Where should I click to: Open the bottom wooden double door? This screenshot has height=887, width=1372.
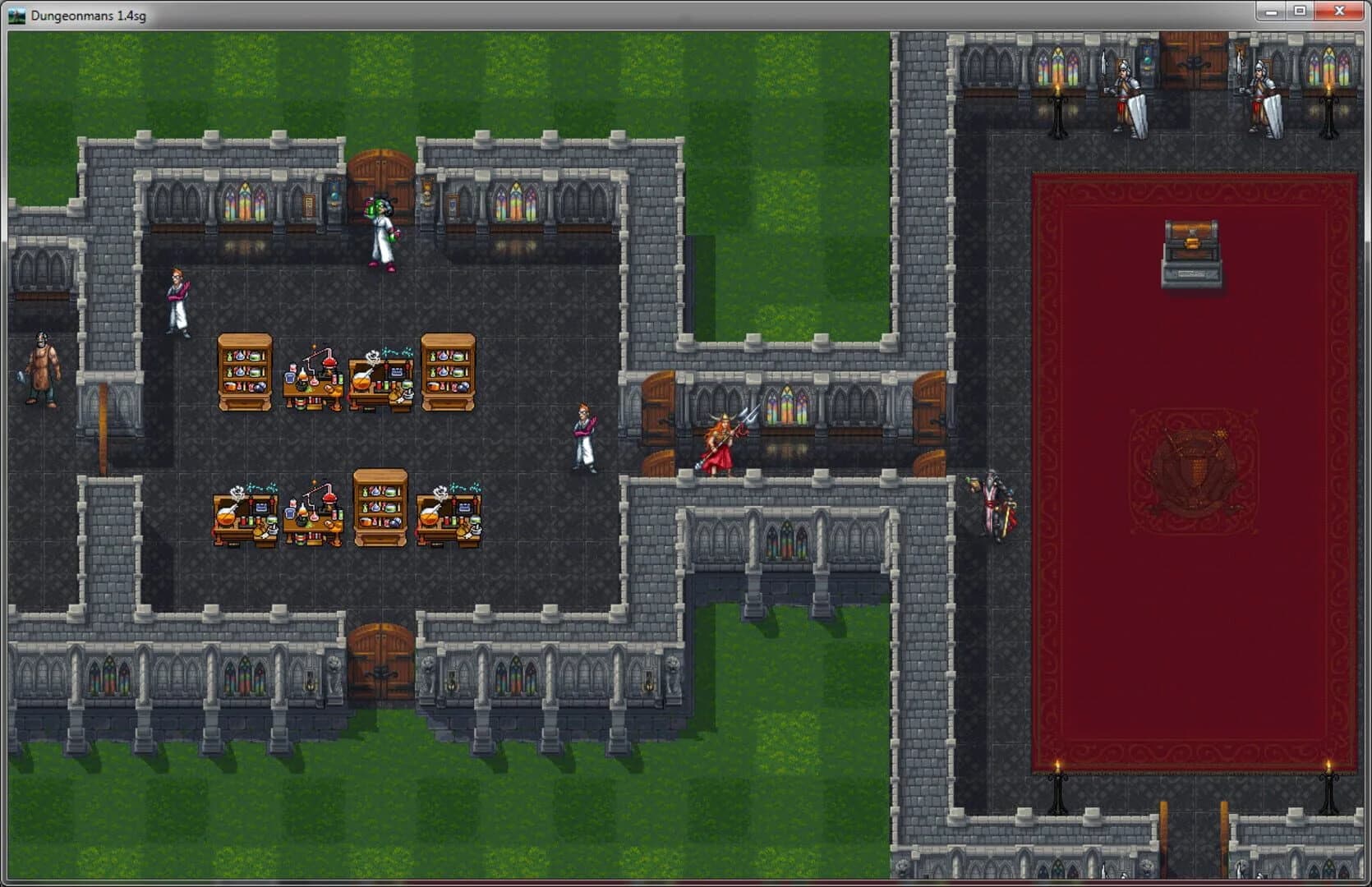379,647
